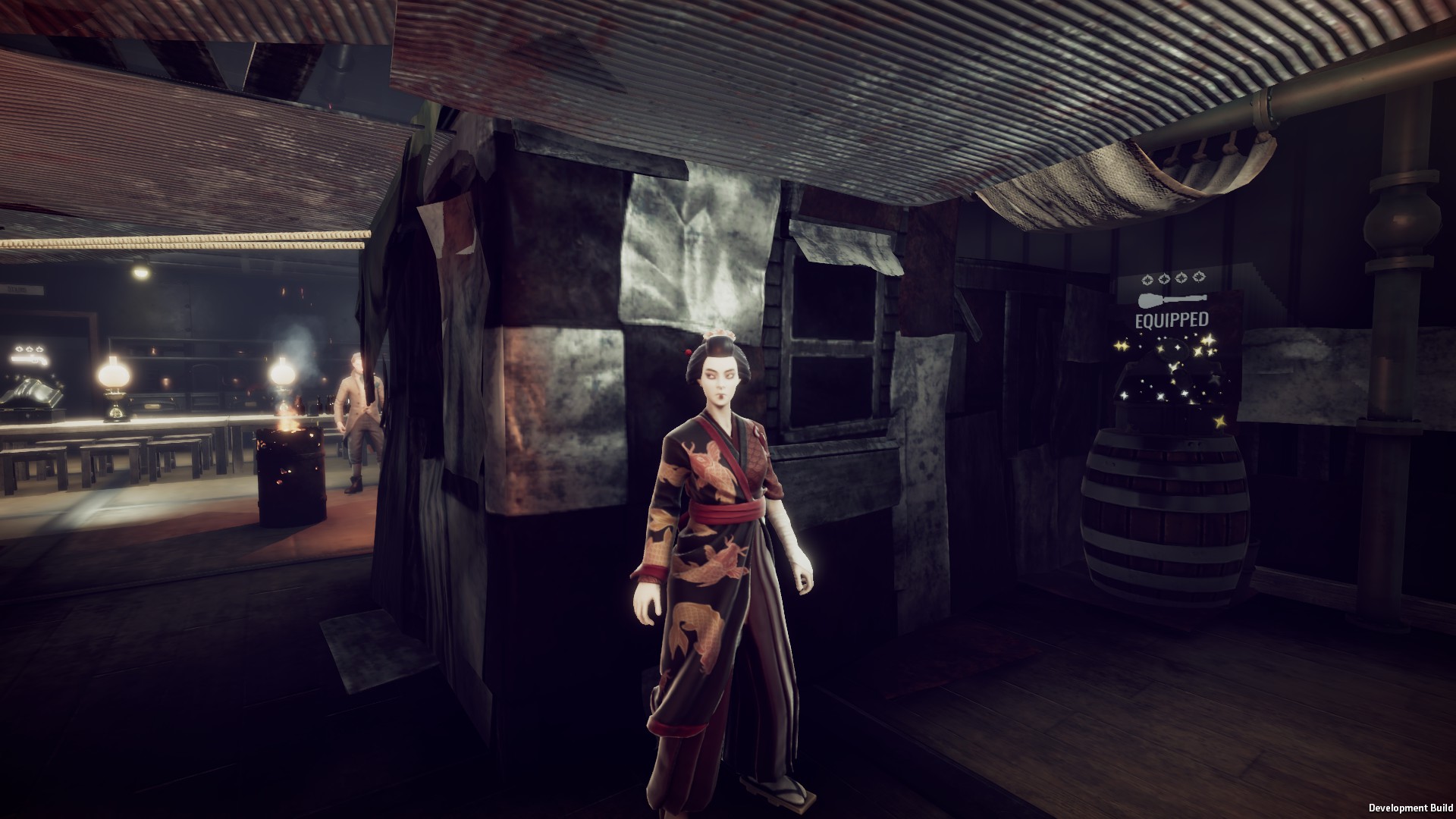Click the STAIRS sign on the left wall
This screenshot has height=819, width=1456.
(20, 289)
